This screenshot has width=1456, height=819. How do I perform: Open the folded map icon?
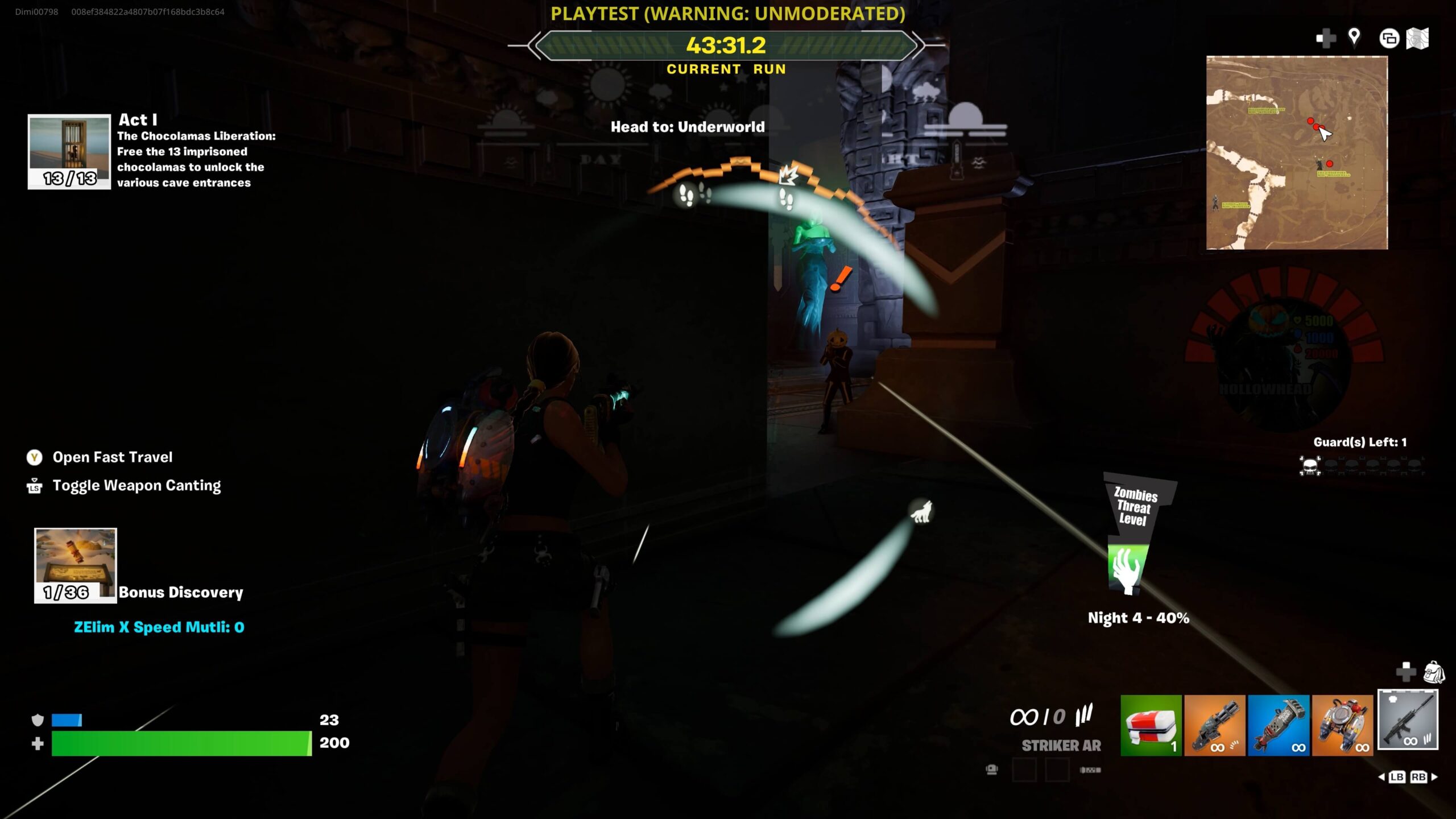click(x=1417, y=39)
